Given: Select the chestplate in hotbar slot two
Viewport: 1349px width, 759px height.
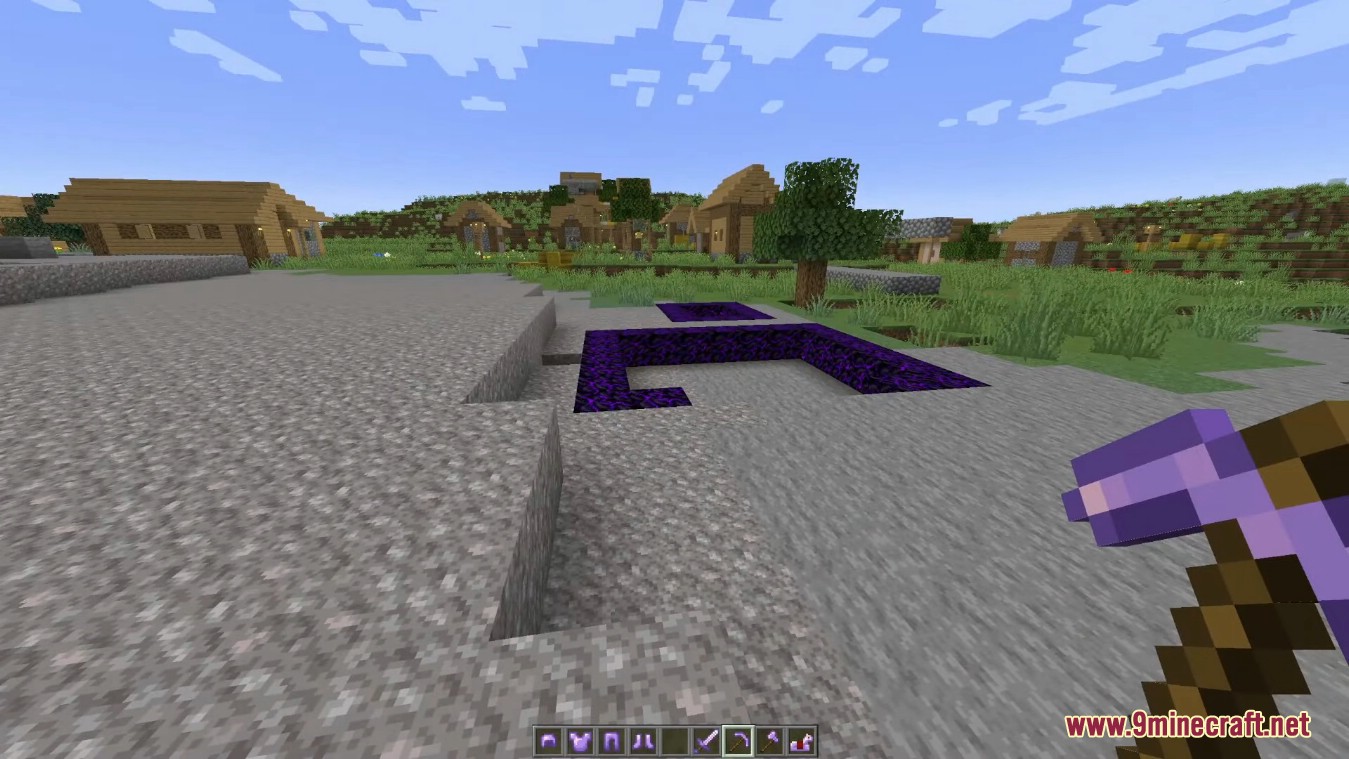Looking at the screenshot, I should coord(579,740).
